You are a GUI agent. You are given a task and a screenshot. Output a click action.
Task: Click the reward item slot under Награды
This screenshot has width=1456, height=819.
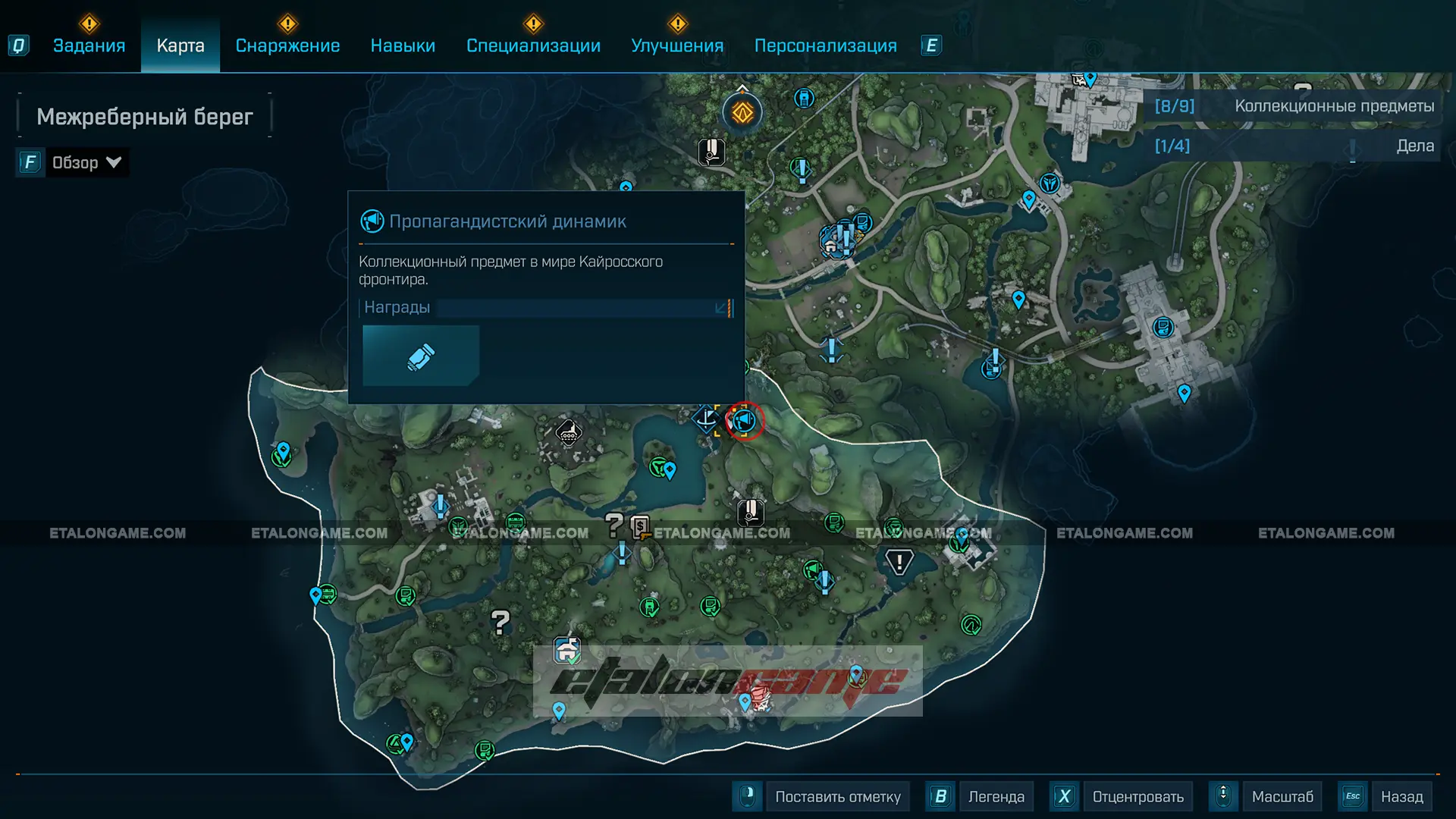click(421, 356)
